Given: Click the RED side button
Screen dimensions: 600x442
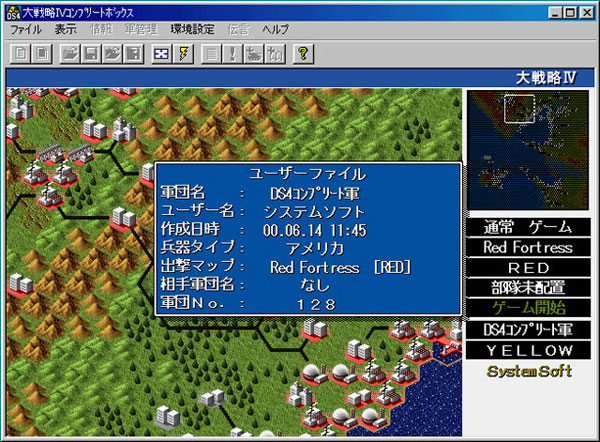Looking at the screenshot, I should [527, 267].
